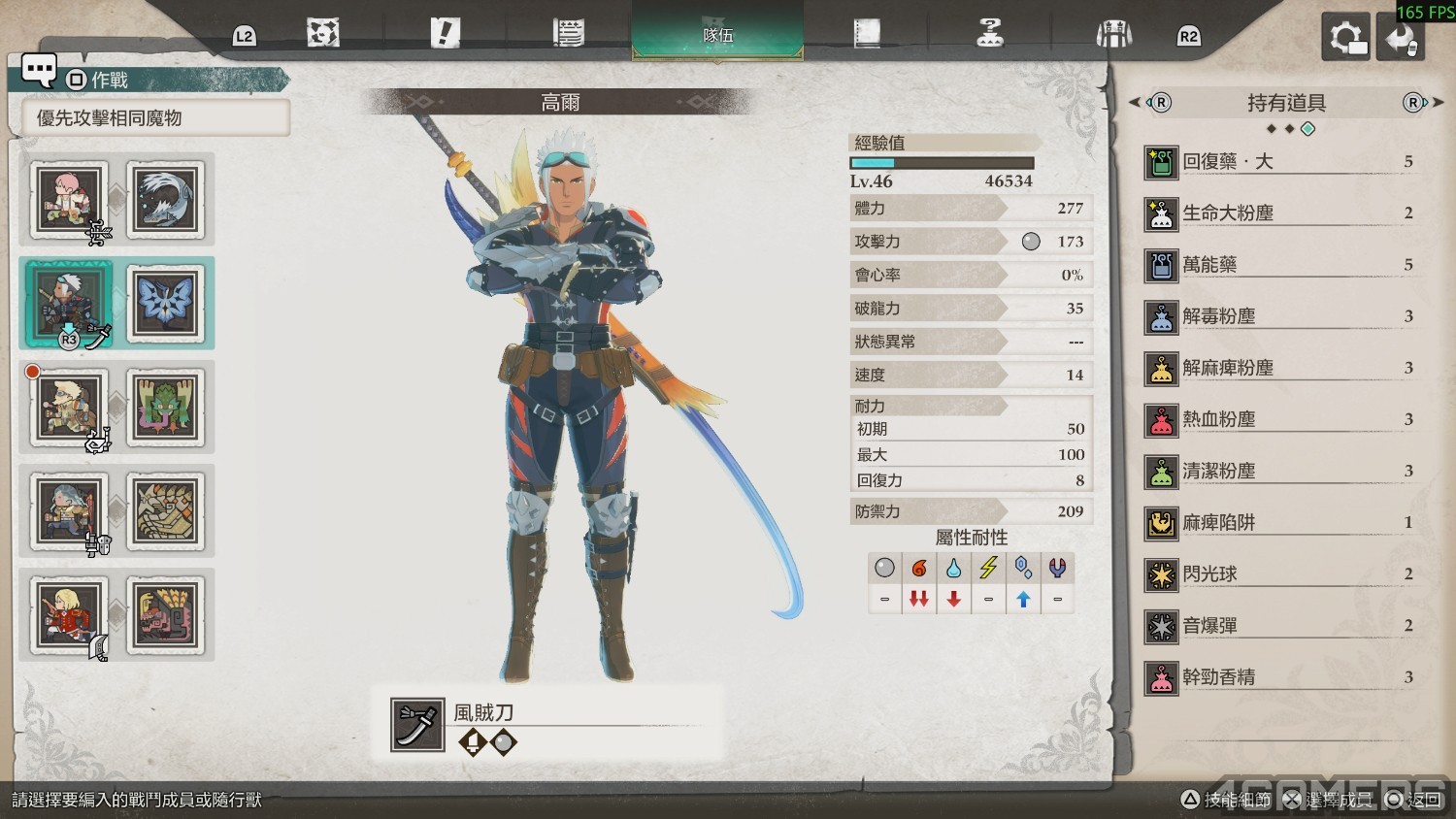Select the 幹勁香精 item row
The height and width of the screenshot is (819, 1456).
pos(1279,677)
